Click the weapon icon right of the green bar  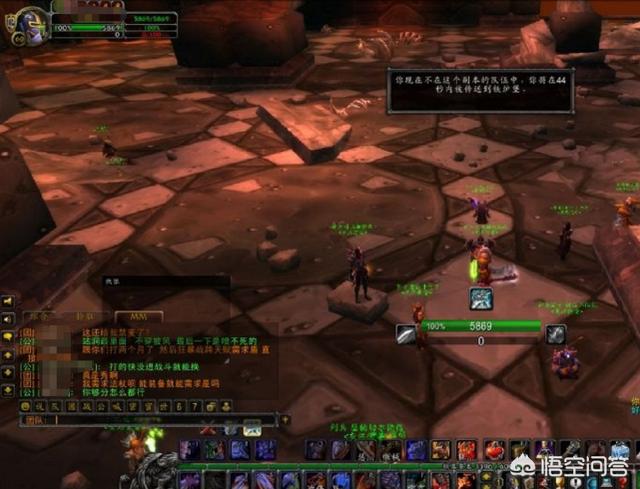tap(556, 333)
